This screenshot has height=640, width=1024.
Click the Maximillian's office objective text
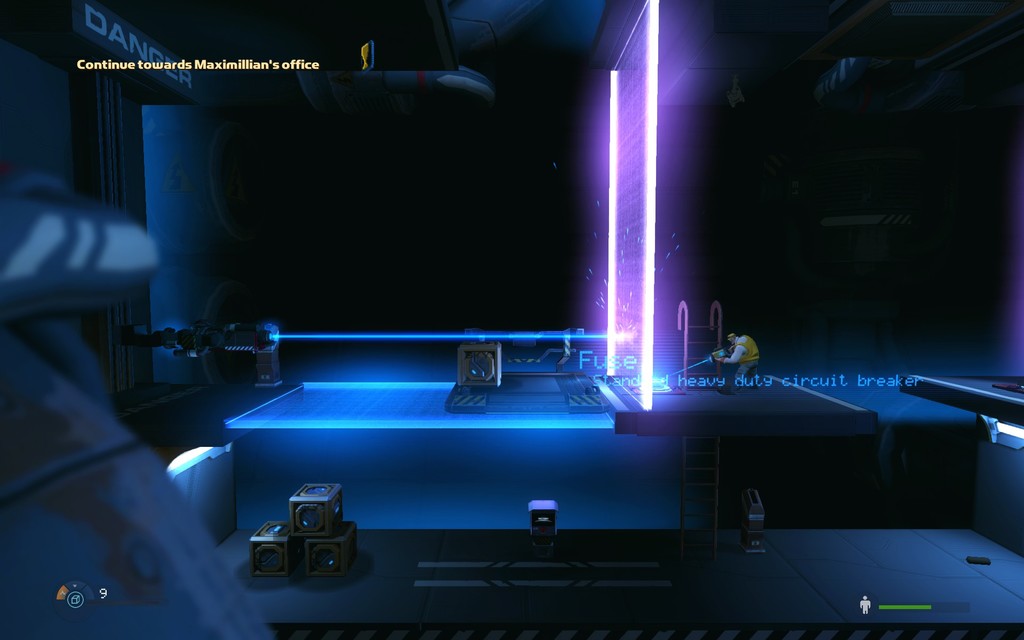198,65
